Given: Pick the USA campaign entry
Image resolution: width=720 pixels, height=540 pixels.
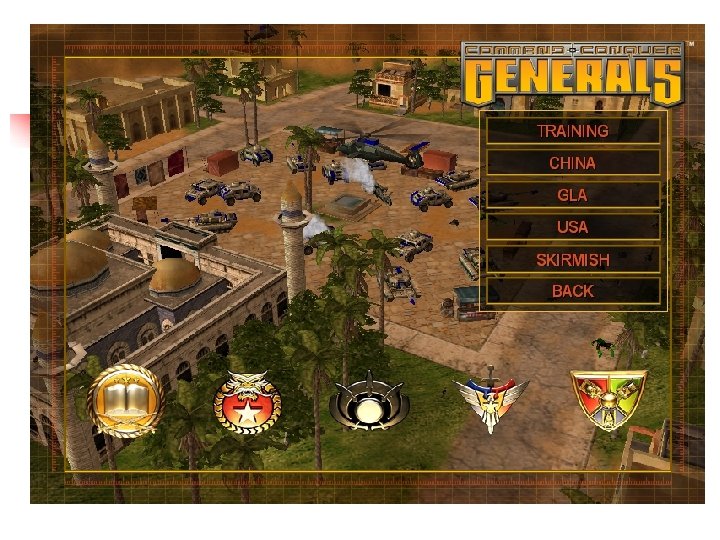Looking at the screenshot, I should (572, 227).
